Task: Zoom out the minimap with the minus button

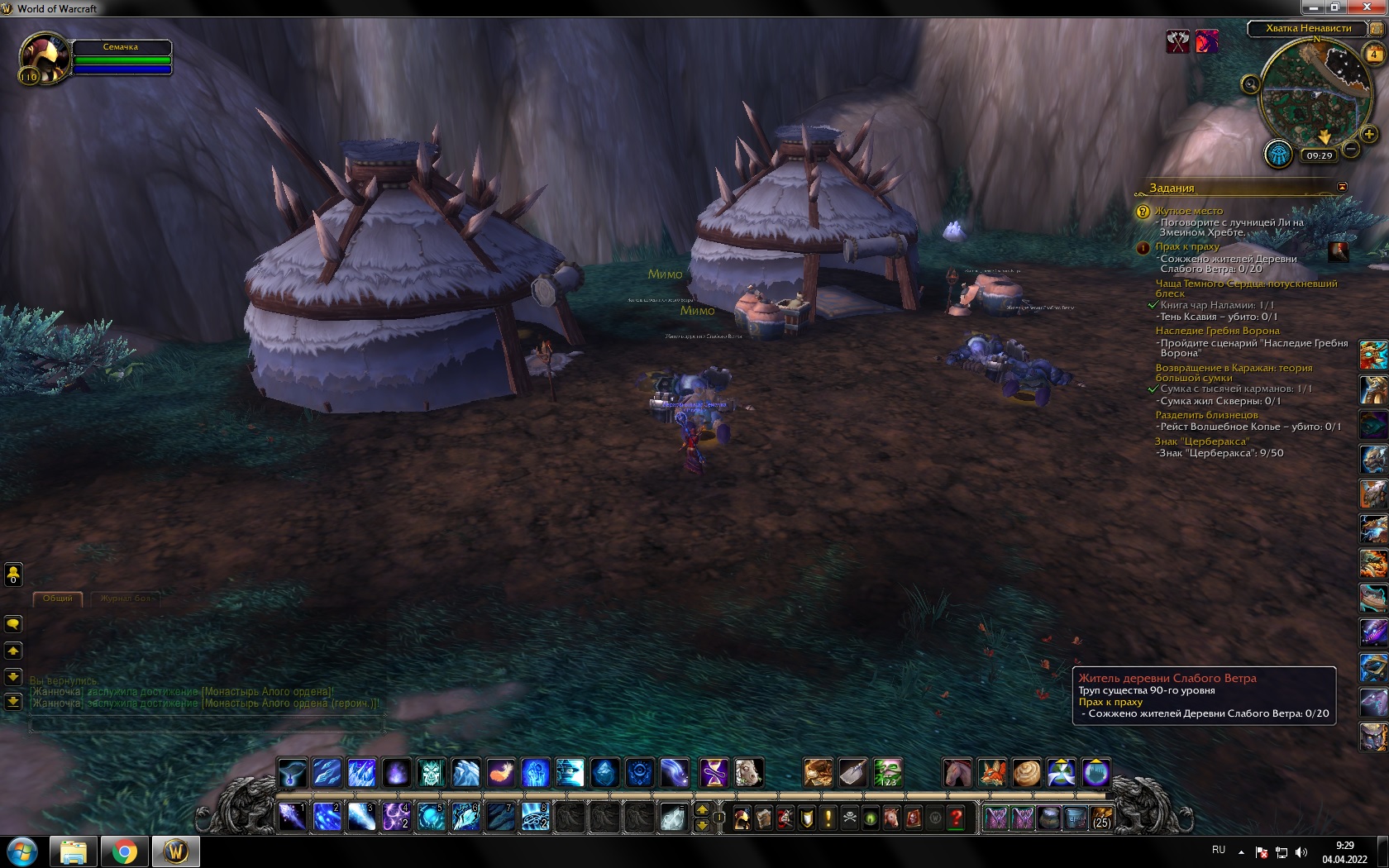Action: point(1351,149)
